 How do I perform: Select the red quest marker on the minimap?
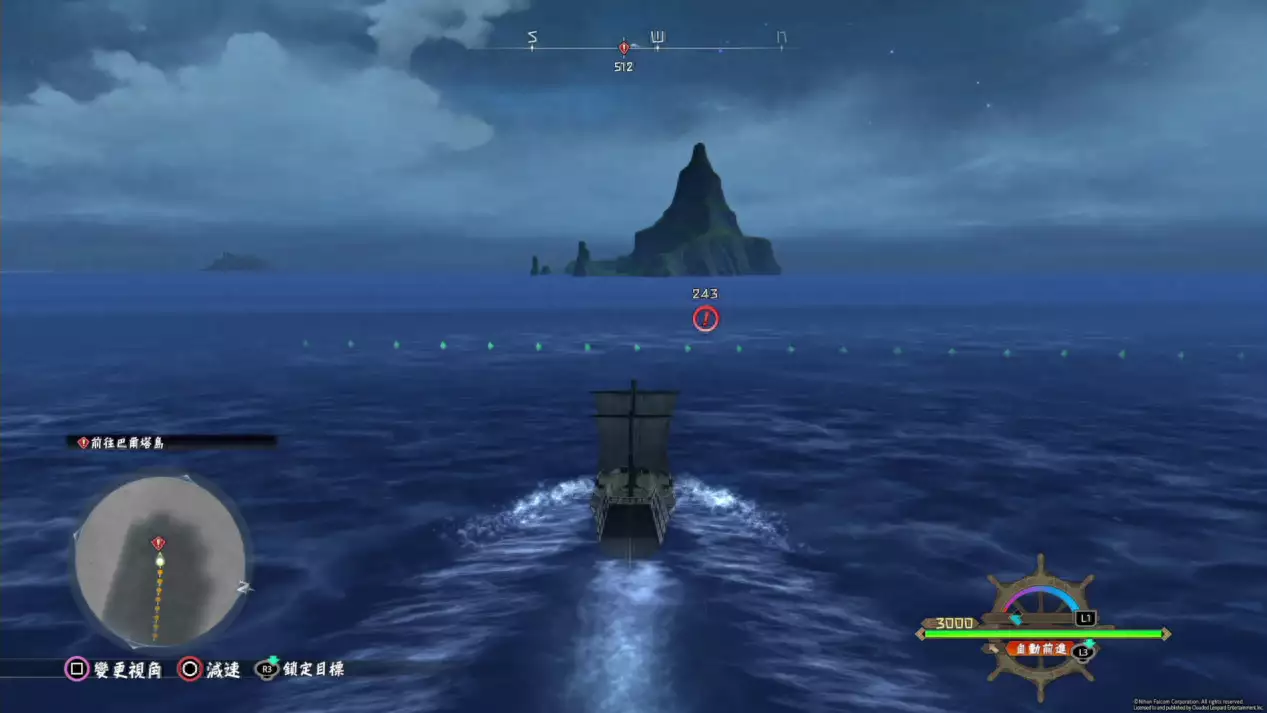pos(158,543)
